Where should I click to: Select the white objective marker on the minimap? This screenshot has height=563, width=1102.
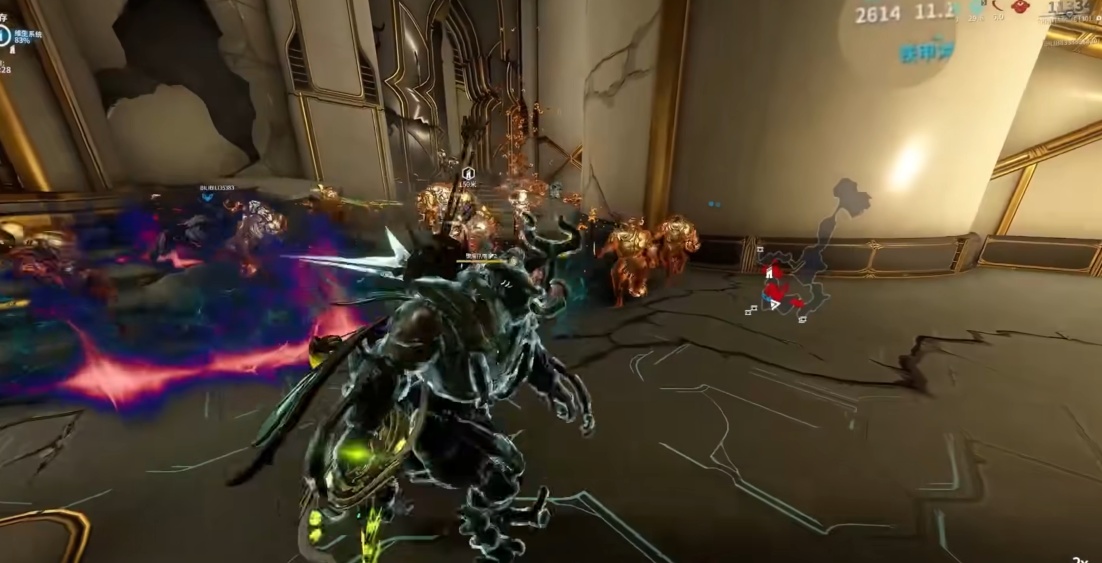pos(768,272)
